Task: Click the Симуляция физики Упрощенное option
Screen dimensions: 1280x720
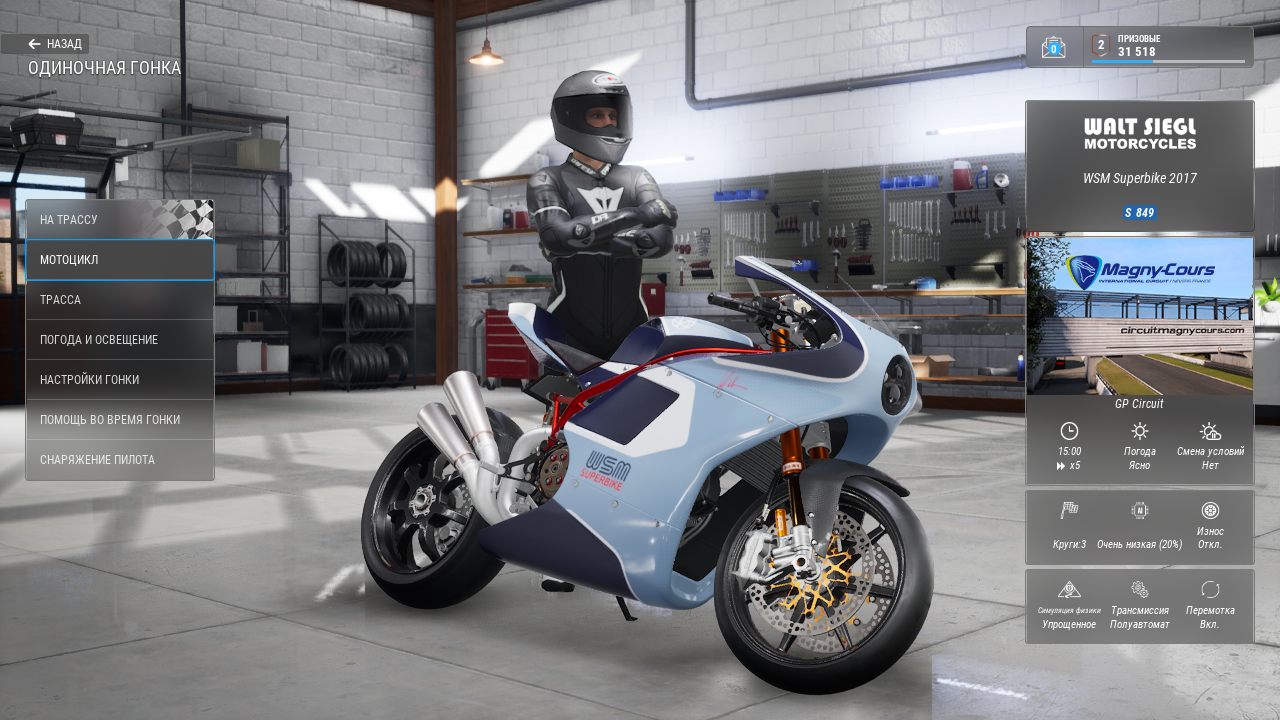Action: pyautogui.click(x=1069, y=607)
